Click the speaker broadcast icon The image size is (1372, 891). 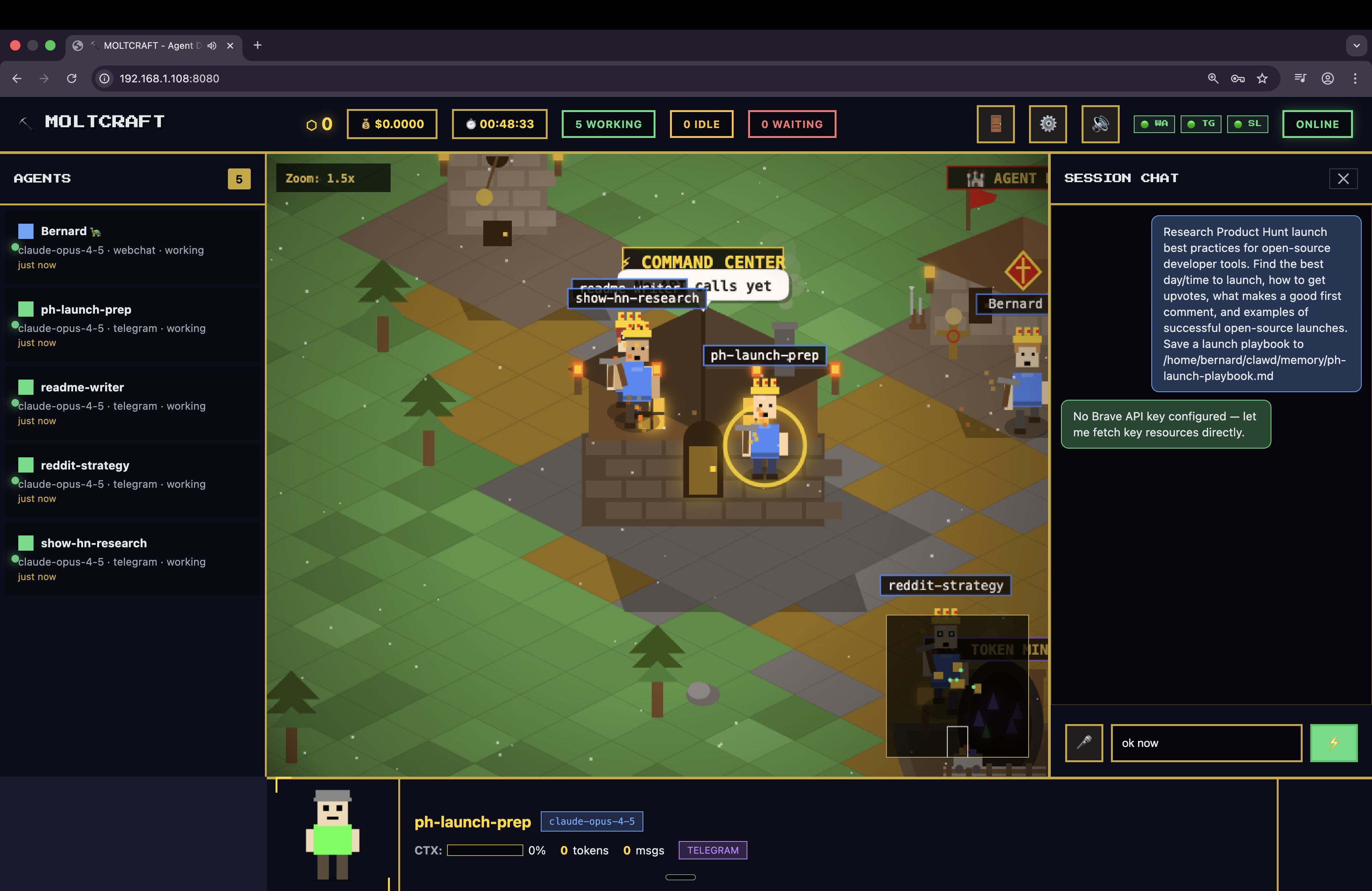click(1100, 123)
